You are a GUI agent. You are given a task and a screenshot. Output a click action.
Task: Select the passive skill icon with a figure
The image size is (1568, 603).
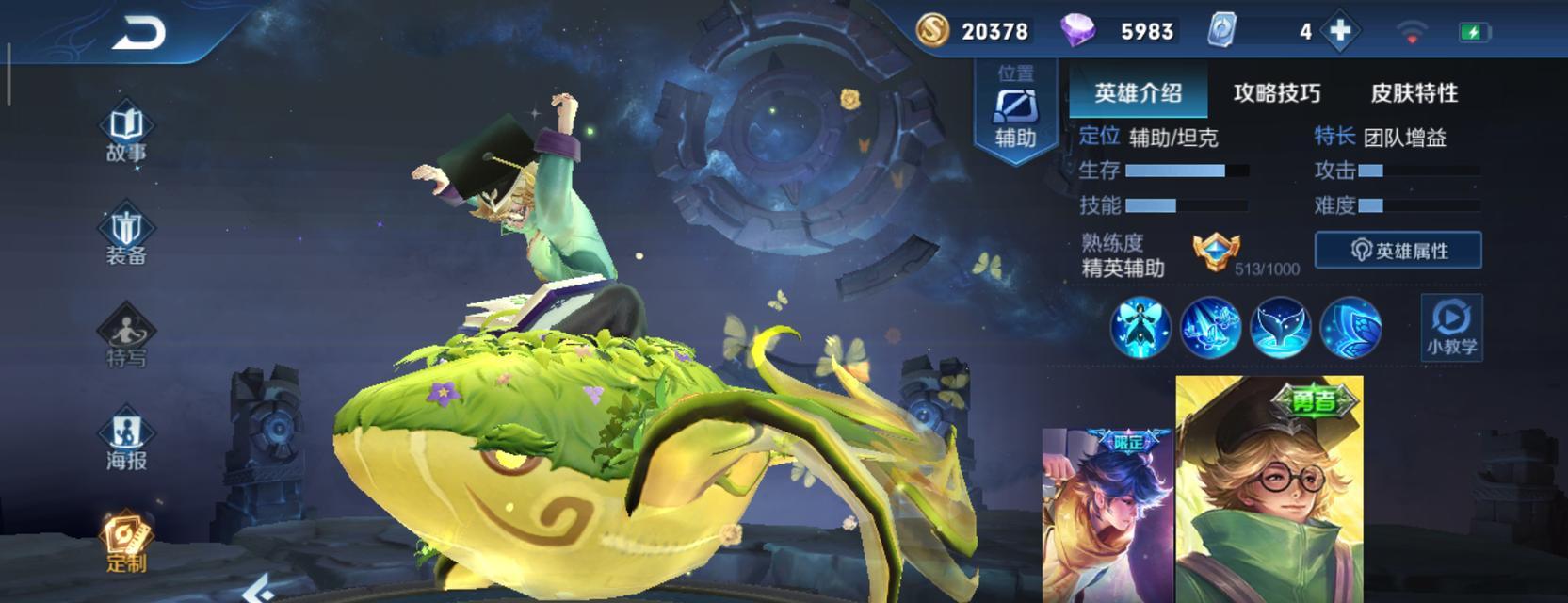click(x=1140, y=327)
